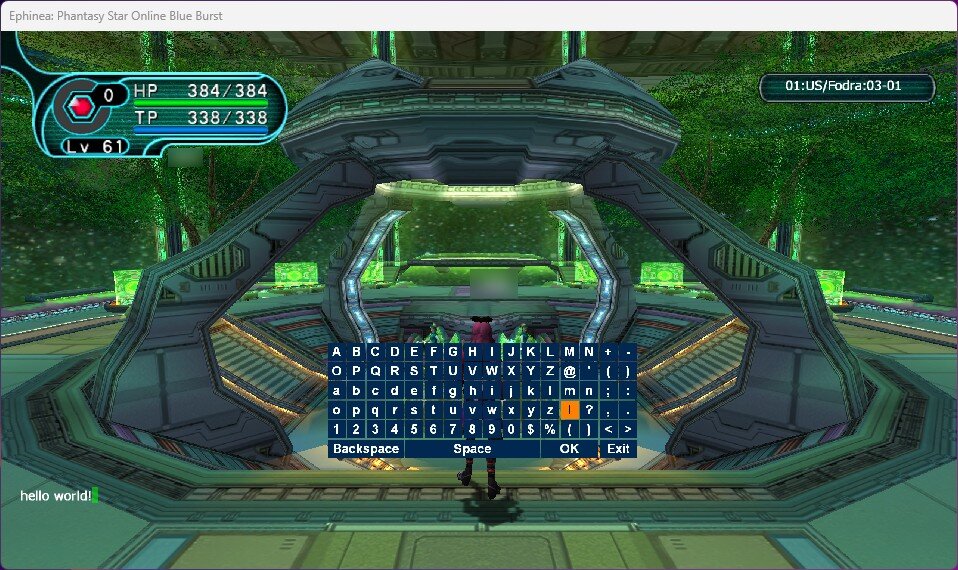Select the greater-than symbol key
The width and height of the screenshot is (958, 570).
[627, 429]
